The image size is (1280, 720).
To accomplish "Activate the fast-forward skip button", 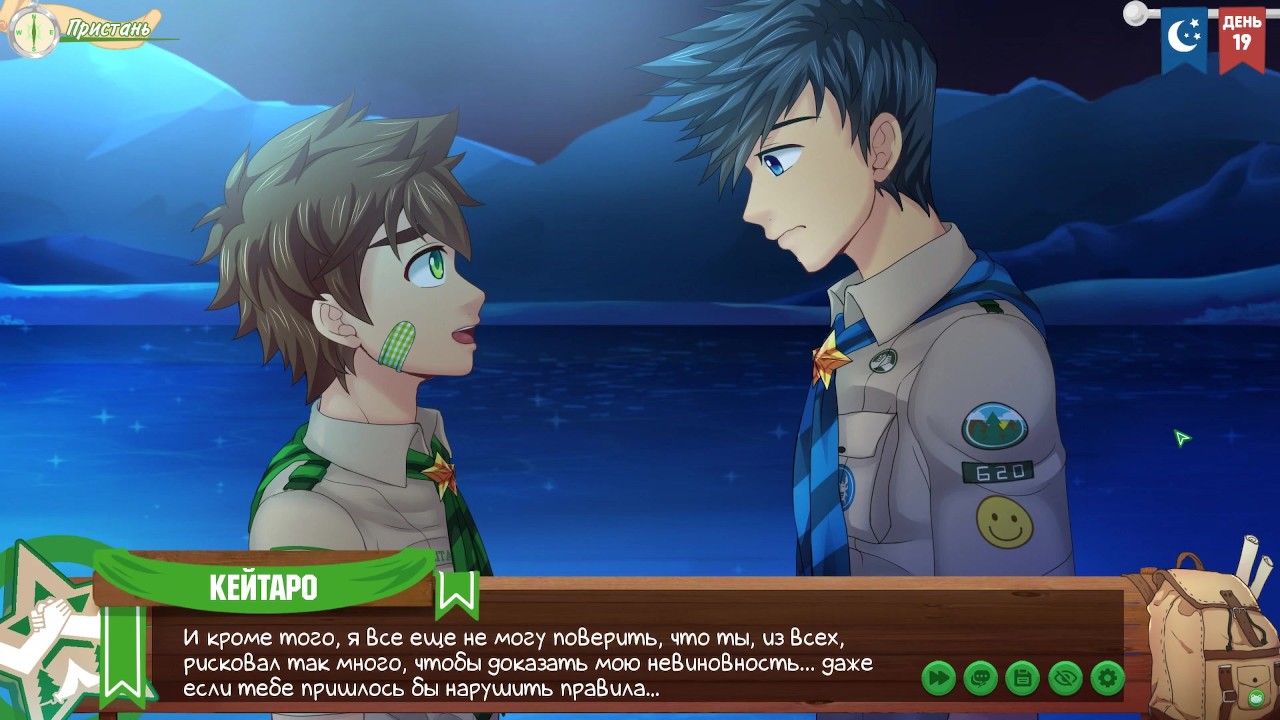I will tap(938, 679).
